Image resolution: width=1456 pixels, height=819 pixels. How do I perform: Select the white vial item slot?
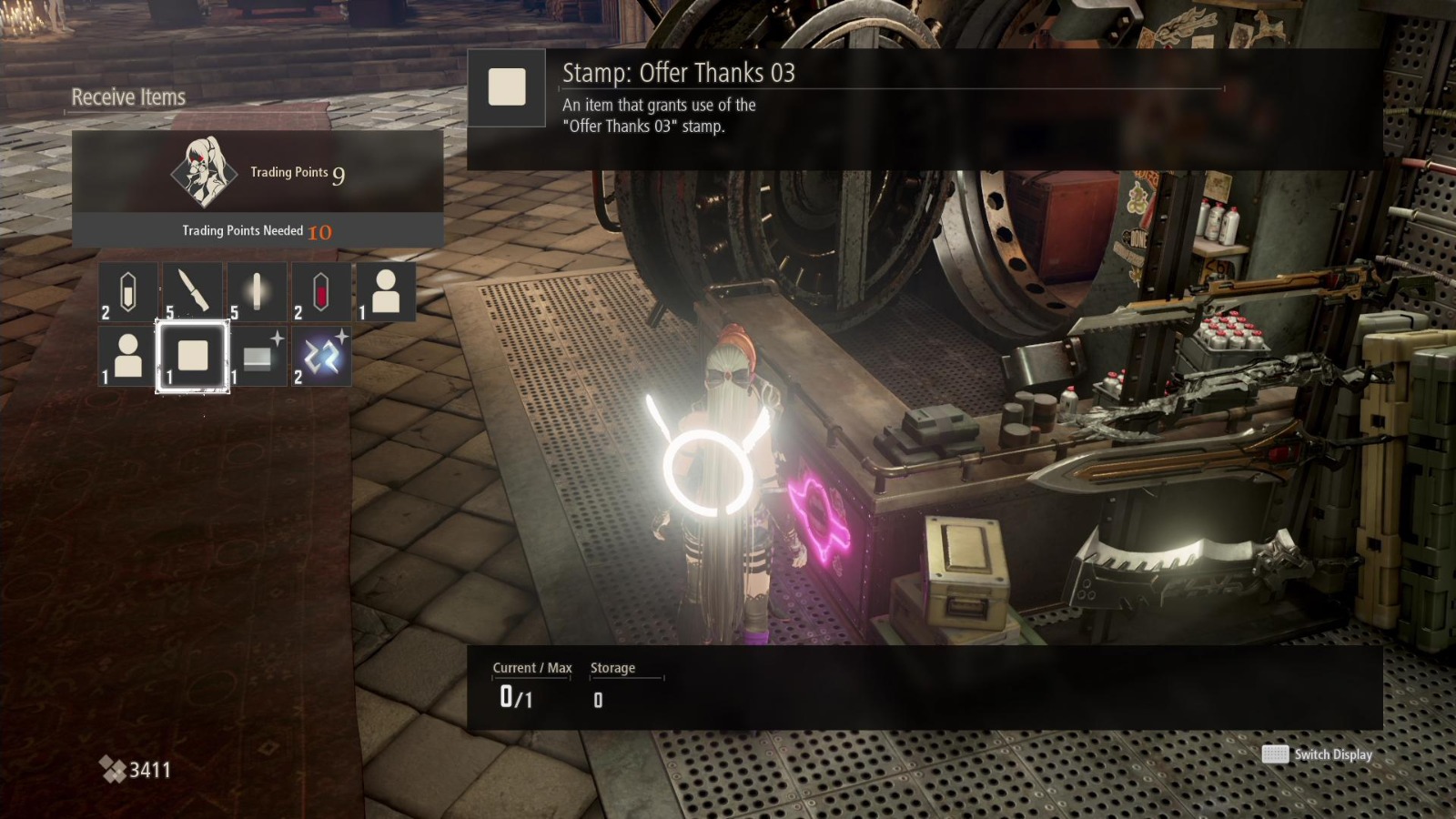128,292
